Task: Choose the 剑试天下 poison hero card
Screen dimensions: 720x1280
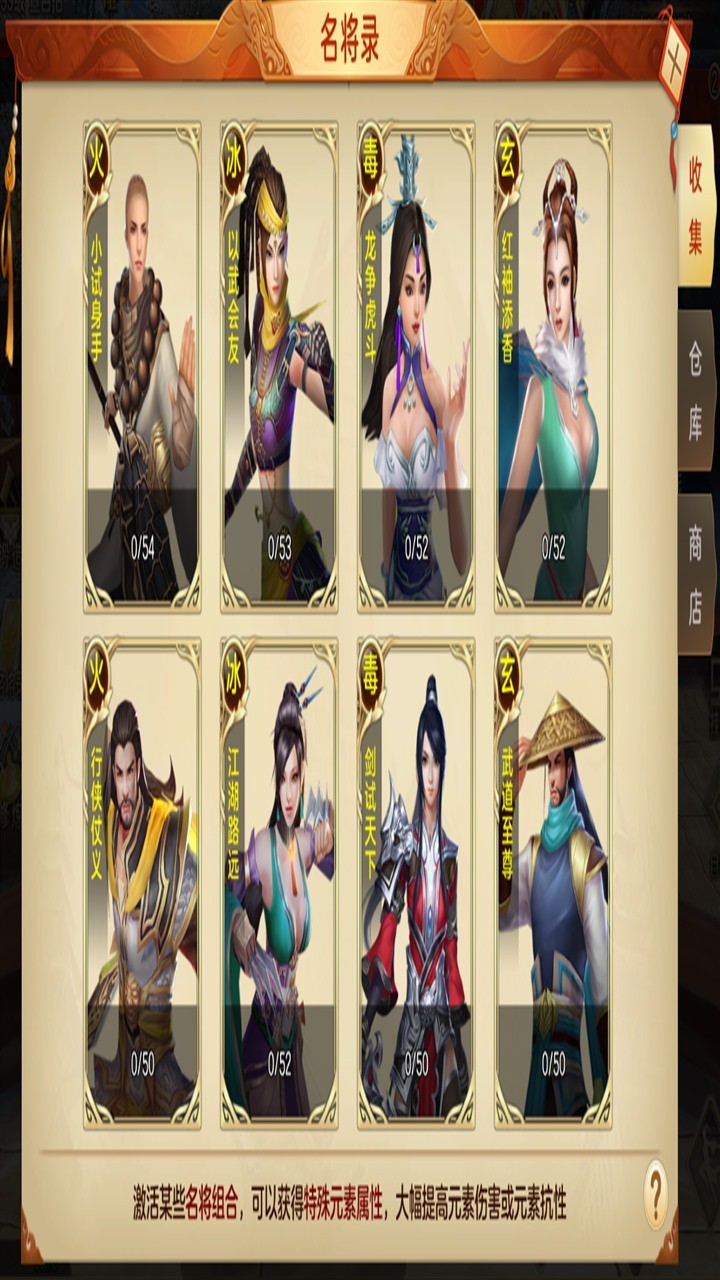Action: click(416, 882)
